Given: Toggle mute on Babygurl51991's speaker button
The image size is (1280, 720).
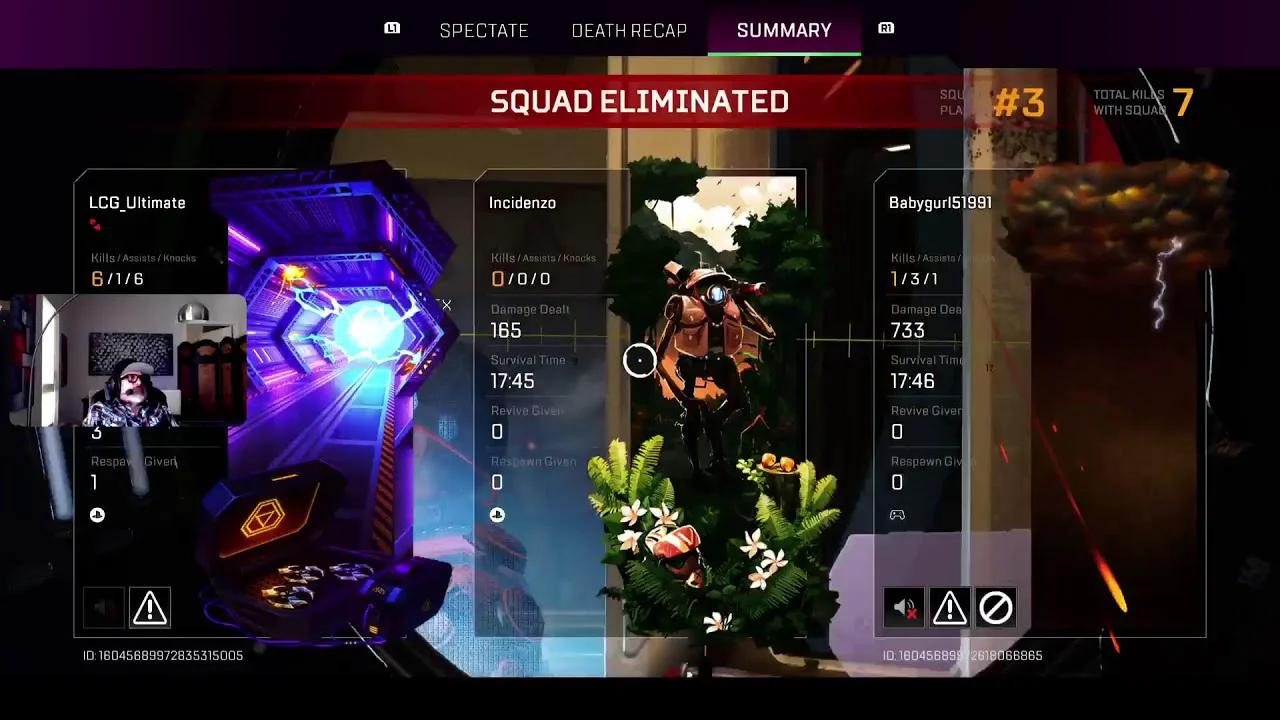Looking at the screenshot, I should pos(903,607).
